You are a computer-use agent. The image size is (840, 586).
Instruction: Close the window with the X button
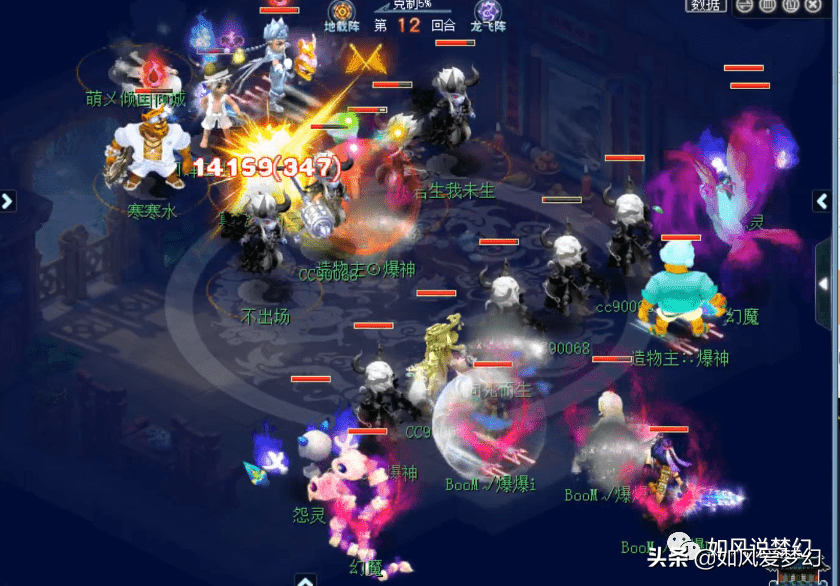811,5
